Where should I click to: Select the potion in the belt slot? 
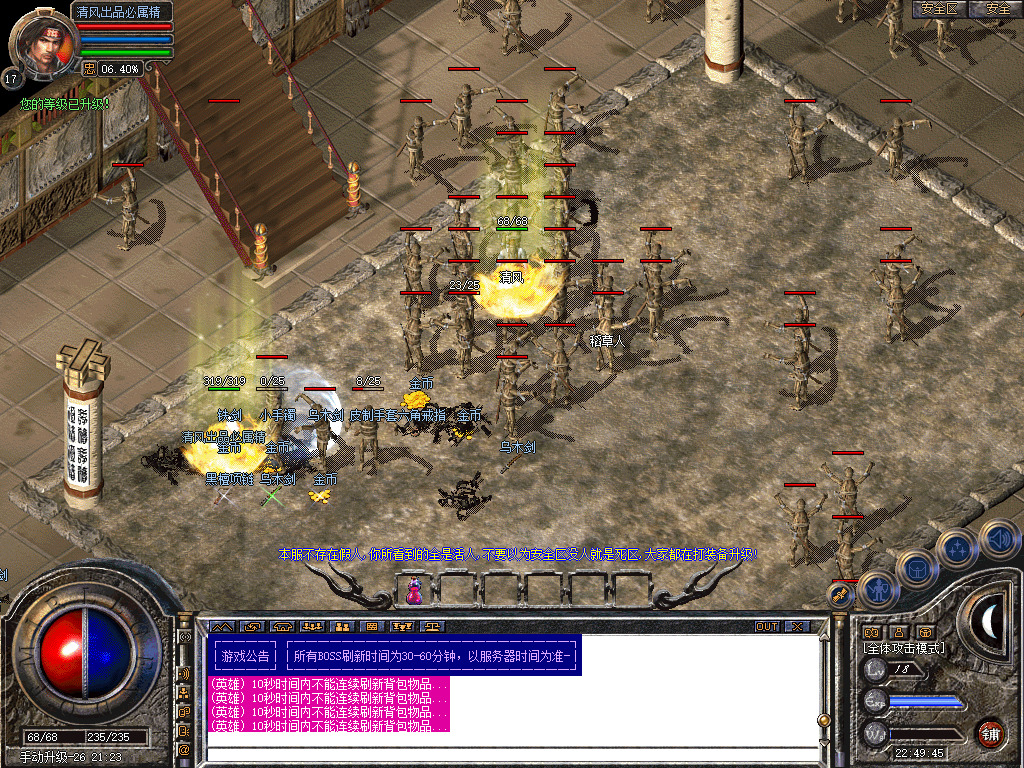412,591
